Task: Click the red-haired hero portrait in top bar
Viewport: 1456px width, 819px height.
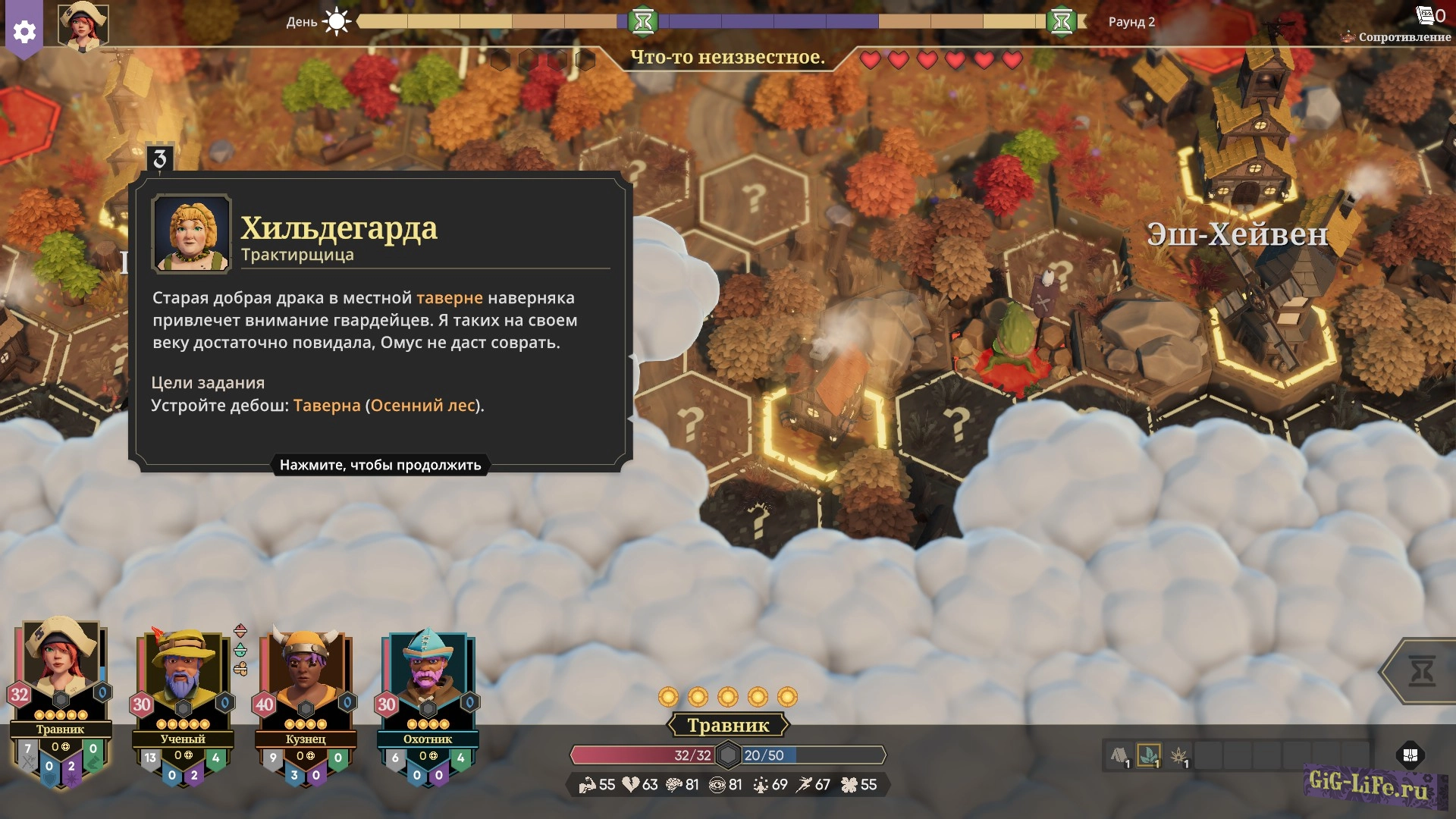Action: (x=83, y=26)
